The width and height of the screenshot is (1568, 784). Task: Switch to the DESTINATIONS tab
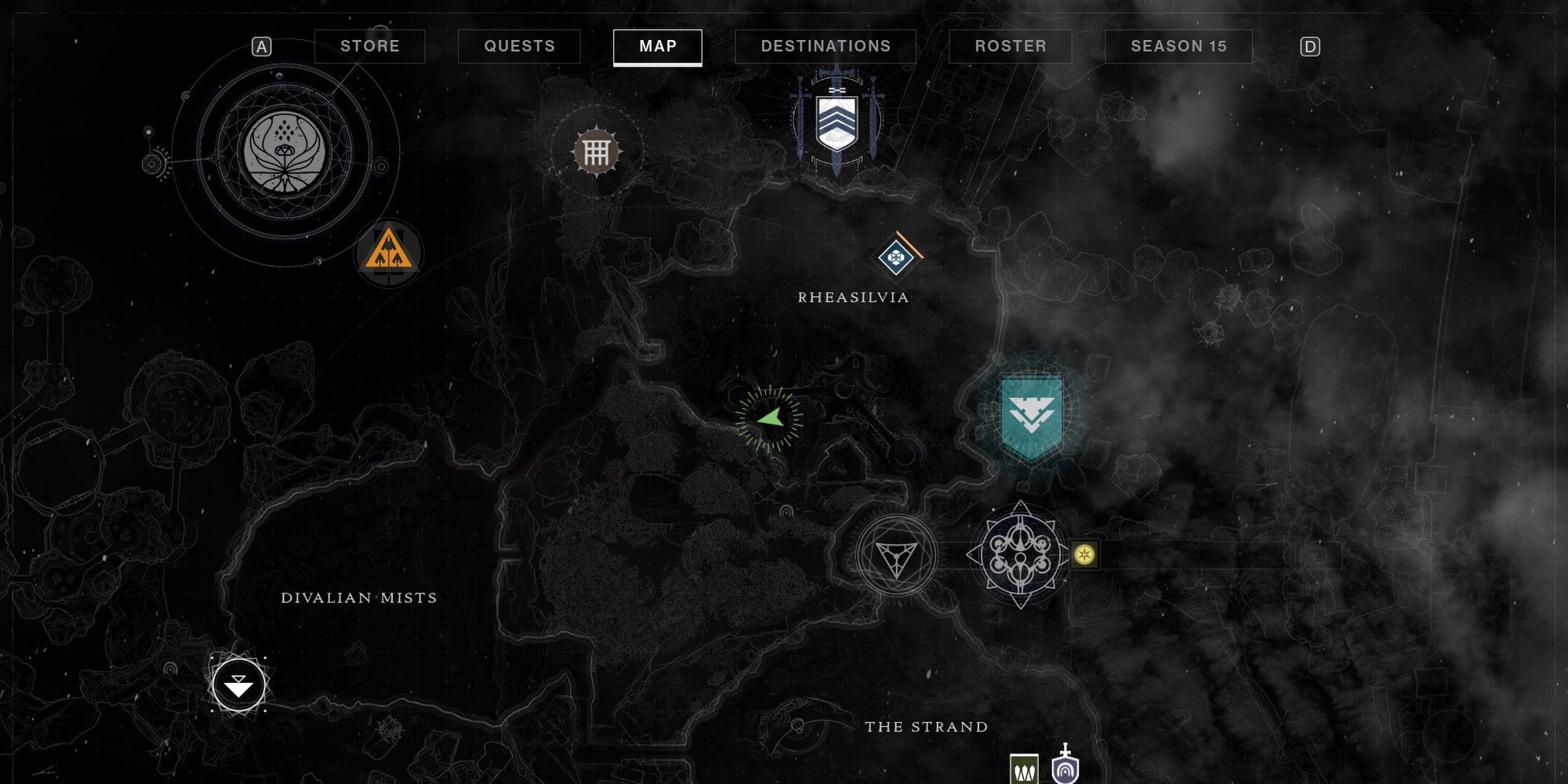pyautogui.click(x=825, y=45)
